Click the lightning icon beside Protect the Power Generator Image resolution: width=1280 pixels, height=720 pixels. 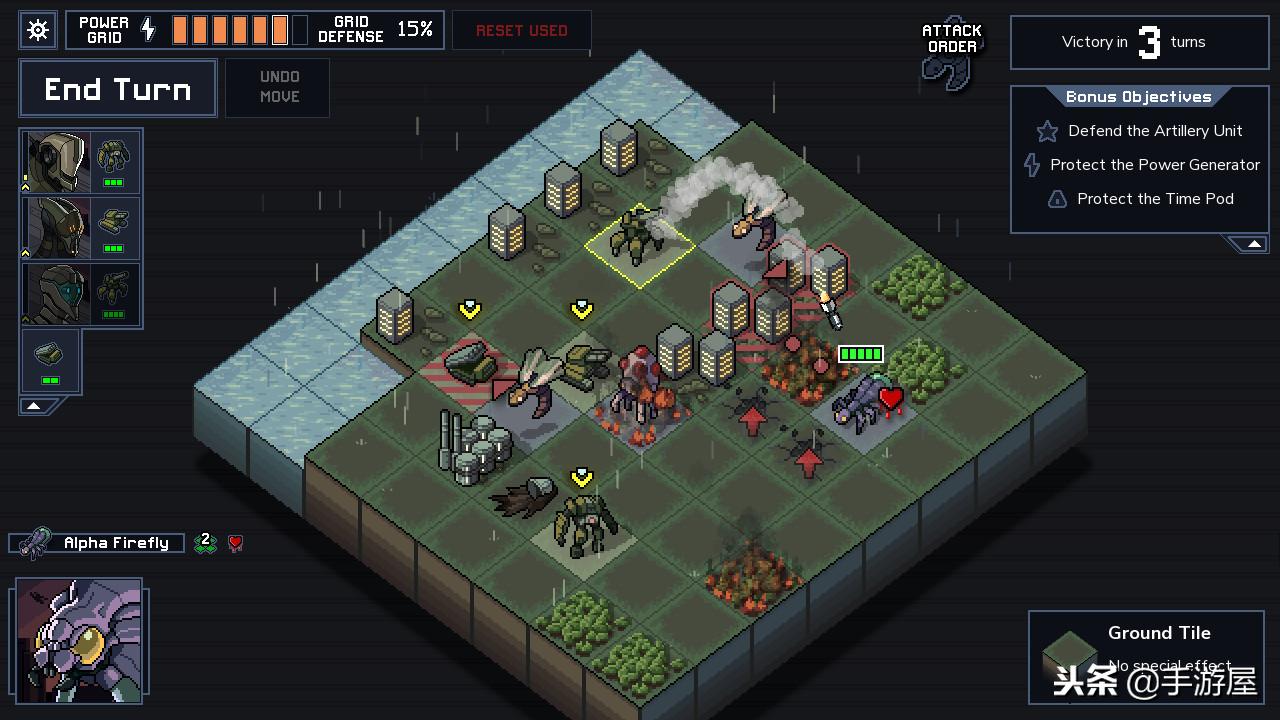coord(1031,165)
